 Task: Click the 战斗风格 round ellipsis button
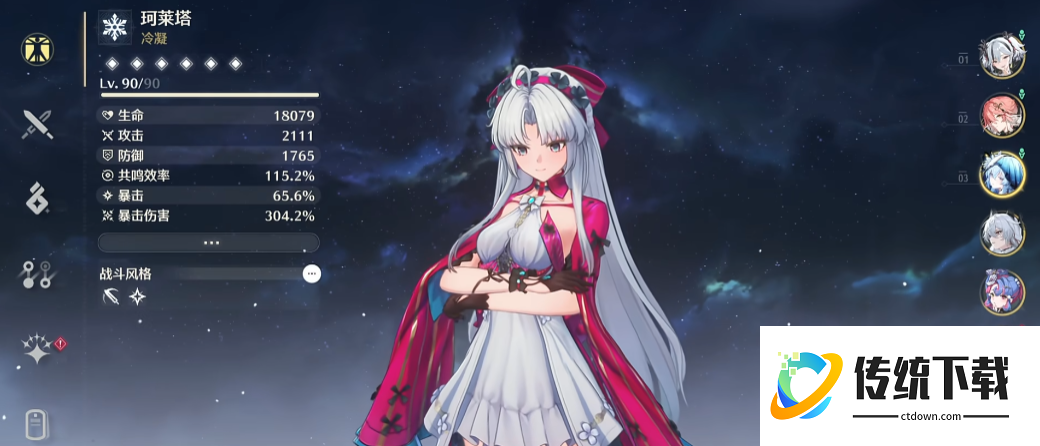(312, 273)
